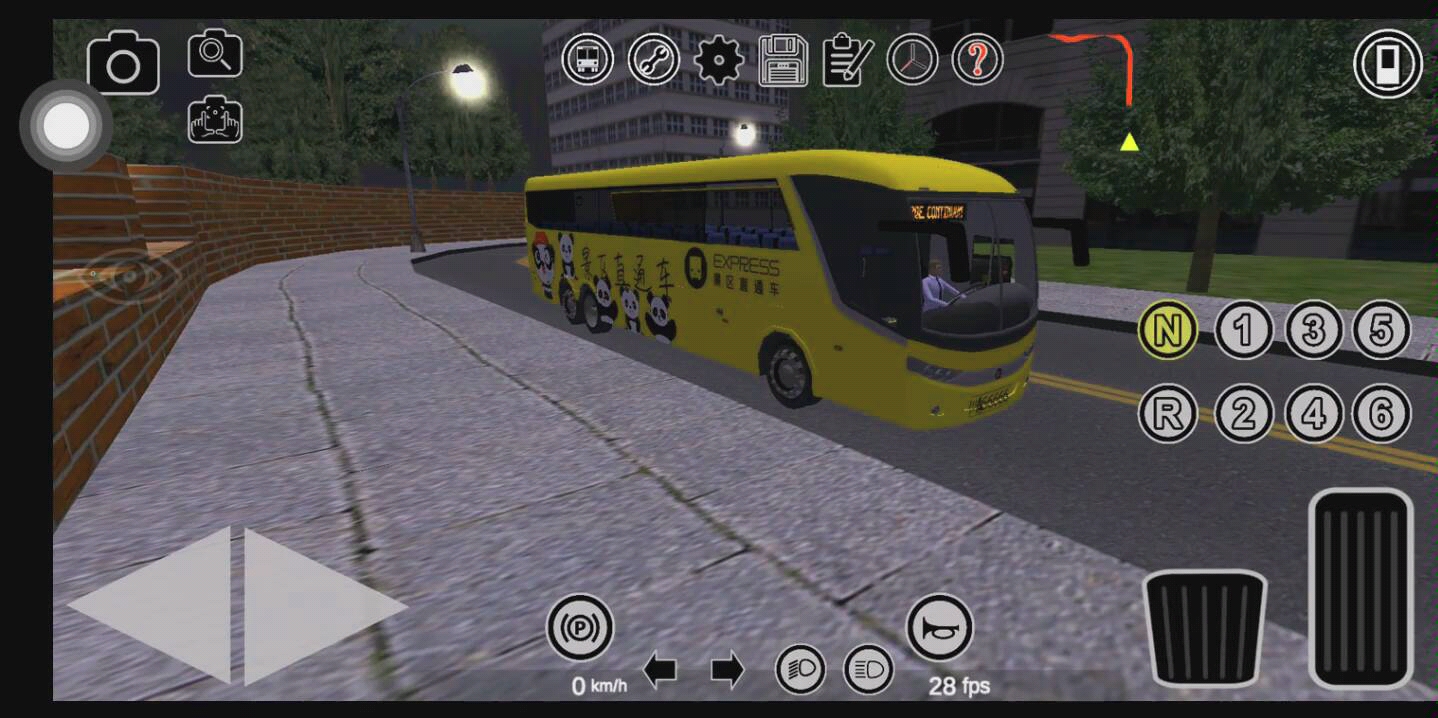Tap the camera icon to change view
This screenshot has width=1438, height=718.
123,64
